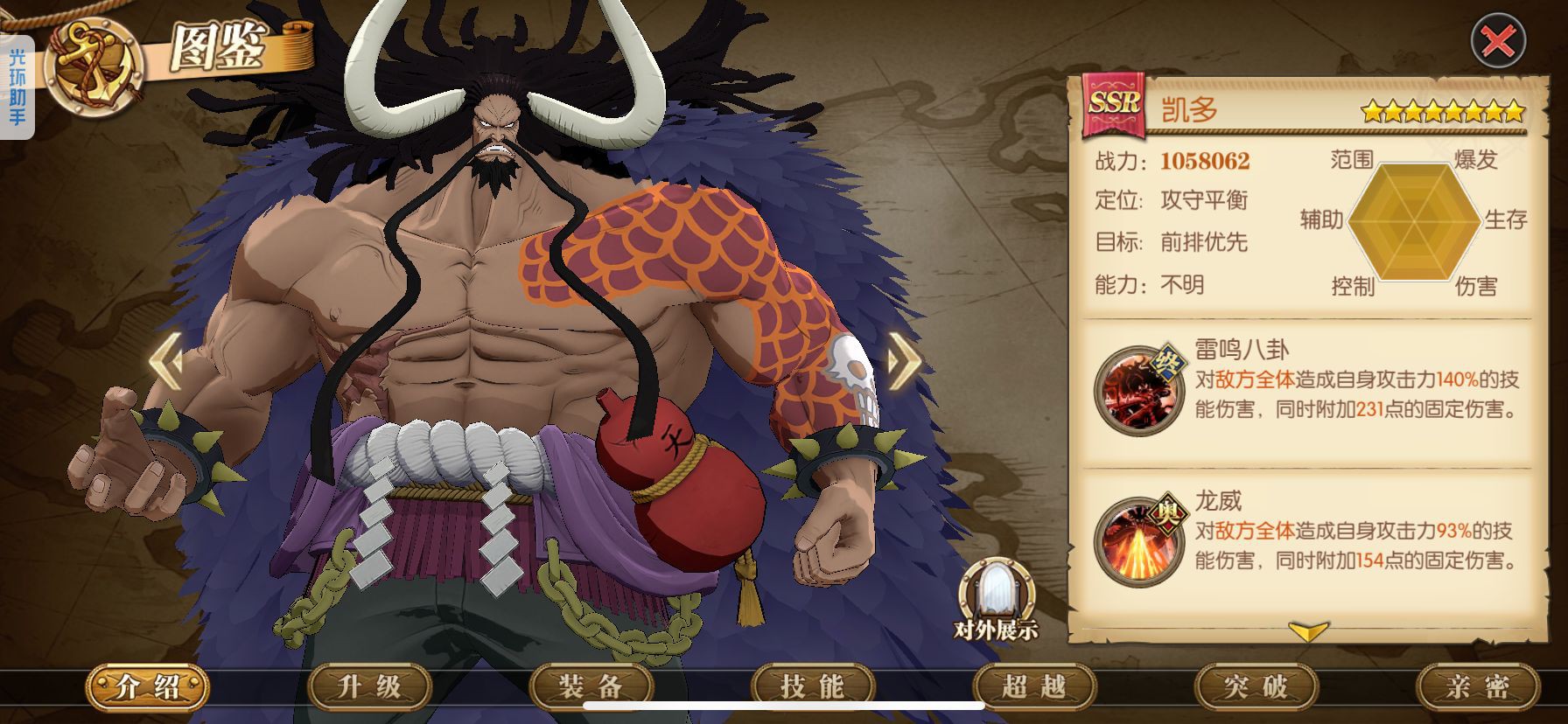The width and height of the screenshot is (1568, 724).
Task: Open the 光环助手 overlay tab
Action: [17, 87]
